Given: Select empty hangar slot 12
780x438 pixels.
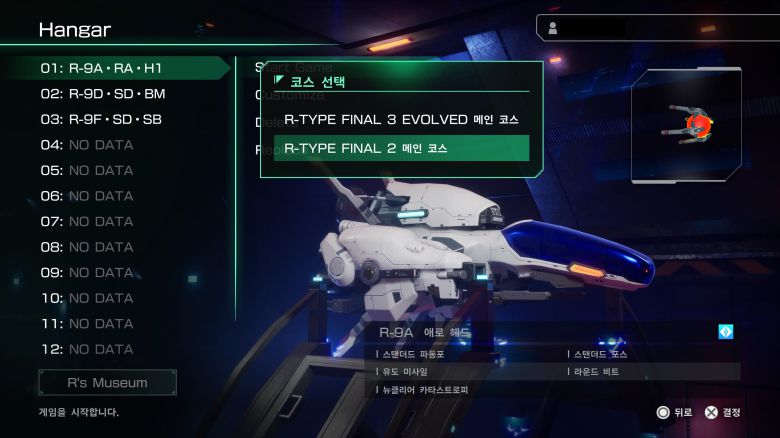Looking at the screenshot, I should [87, 349].
